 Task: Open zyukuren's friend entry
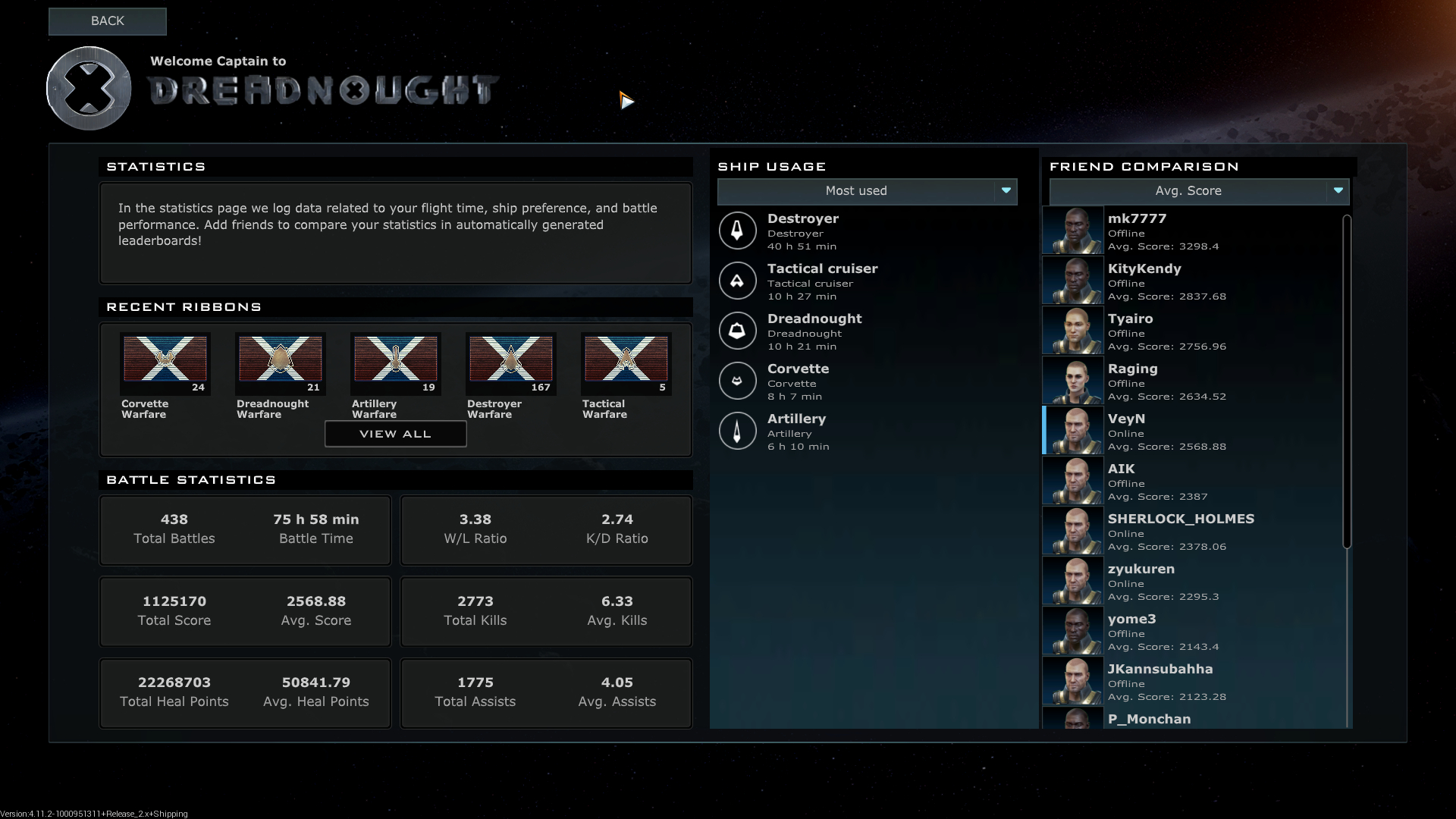point(1191,581)
